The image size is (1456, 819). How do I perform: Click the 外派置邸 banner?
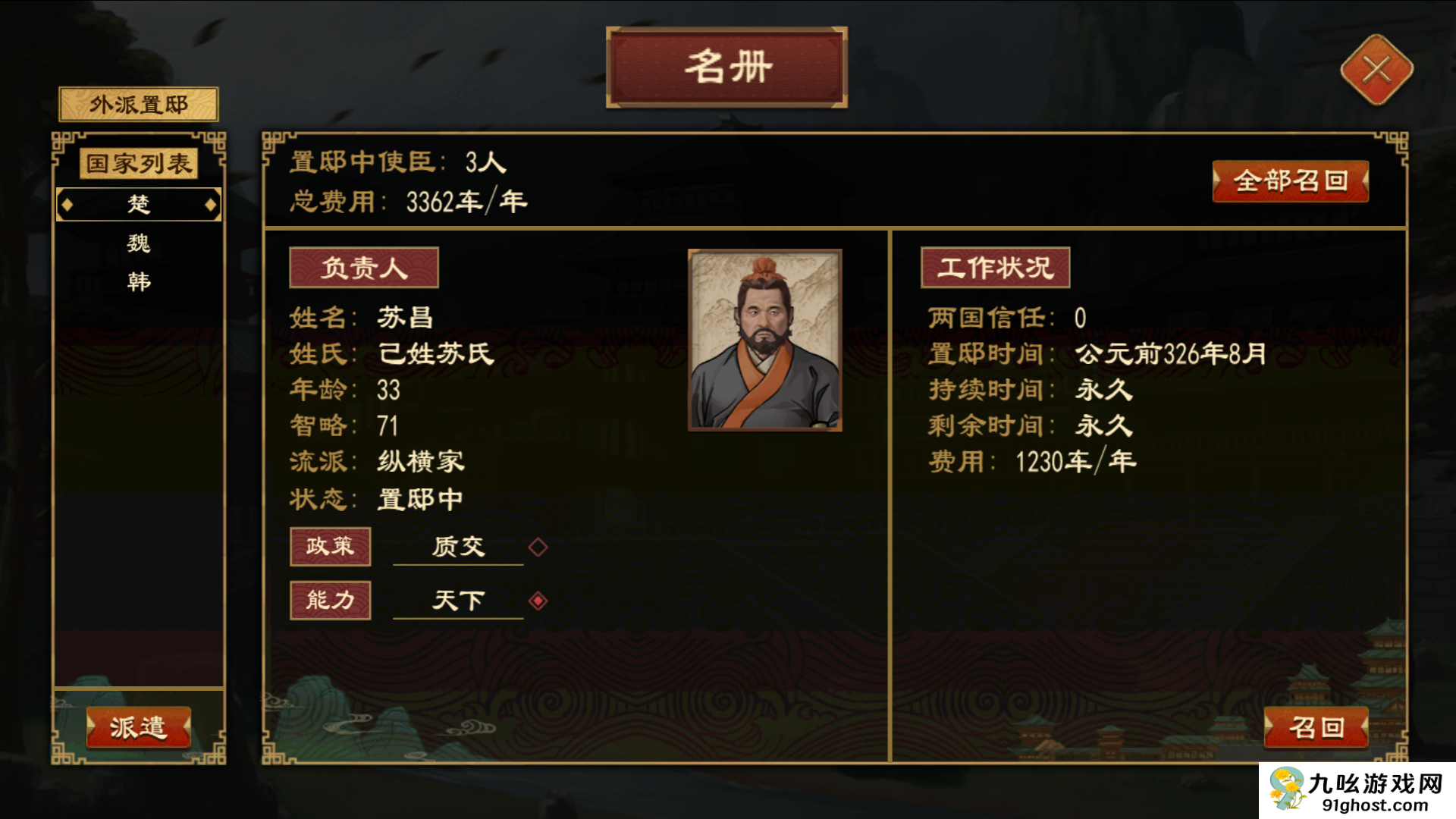tap(138, 104)
